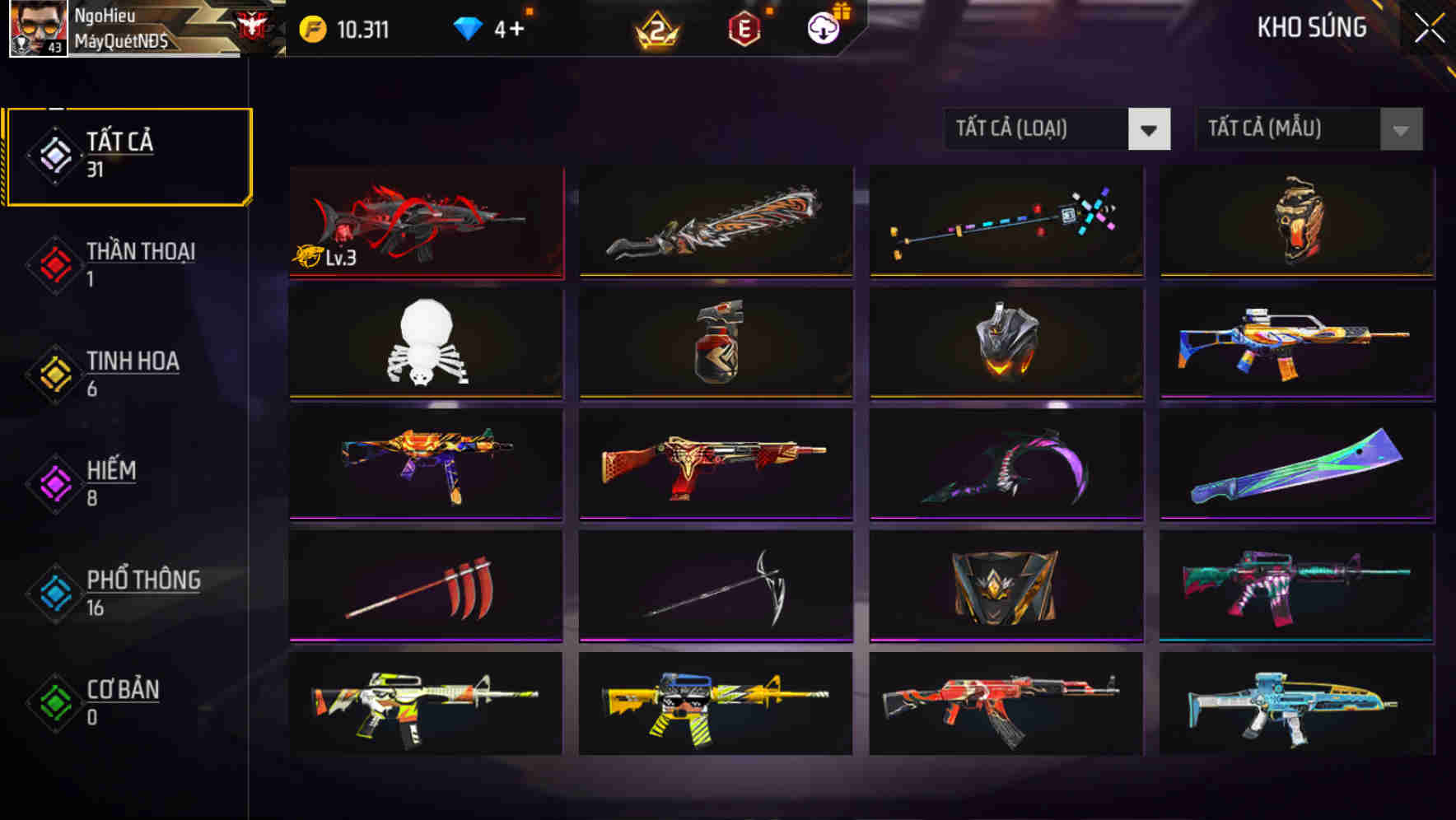Image resolution: width=1456 pixels, height=820 pixels.
Task: Click the player name NgoHieu
Action: click(x=105, y=13)
